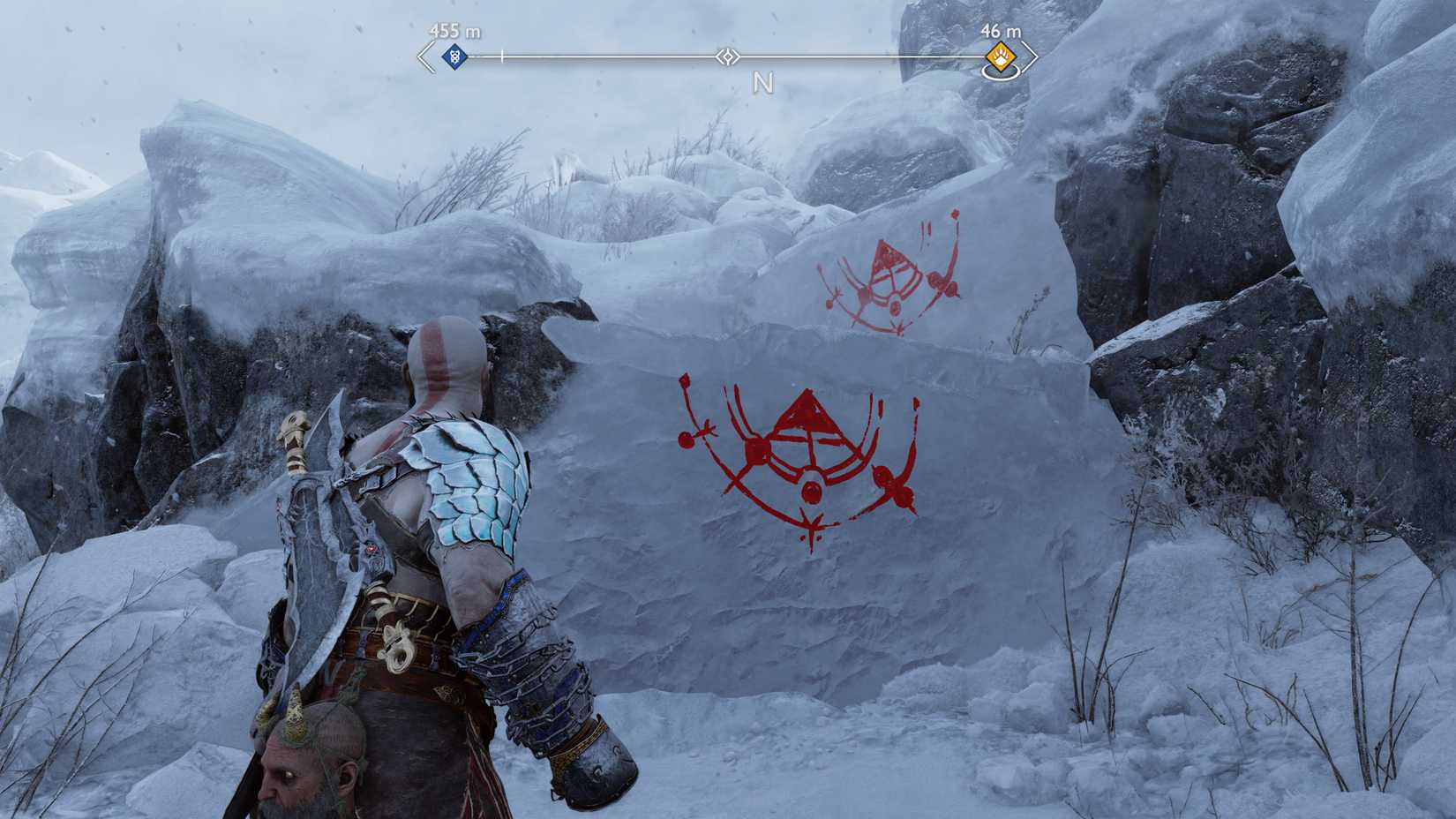Click the orange bear paw tracking marker
1456x819 pixels.
pos(999,56)
